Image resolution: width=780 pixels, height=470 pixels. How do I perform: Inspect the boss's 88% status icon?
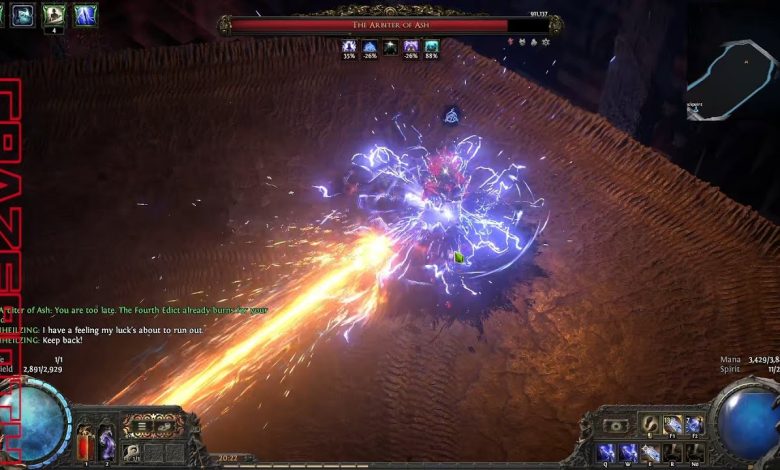[431, 46]
